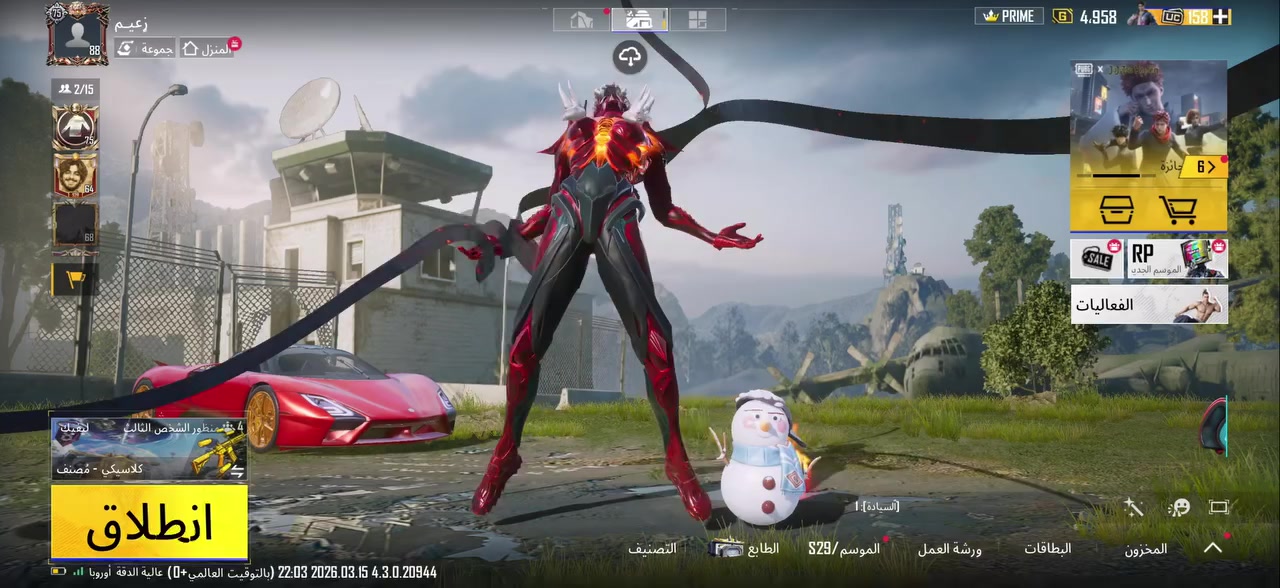
Task: Tap the yellow انطلاق start button
Action: (149, 521)
